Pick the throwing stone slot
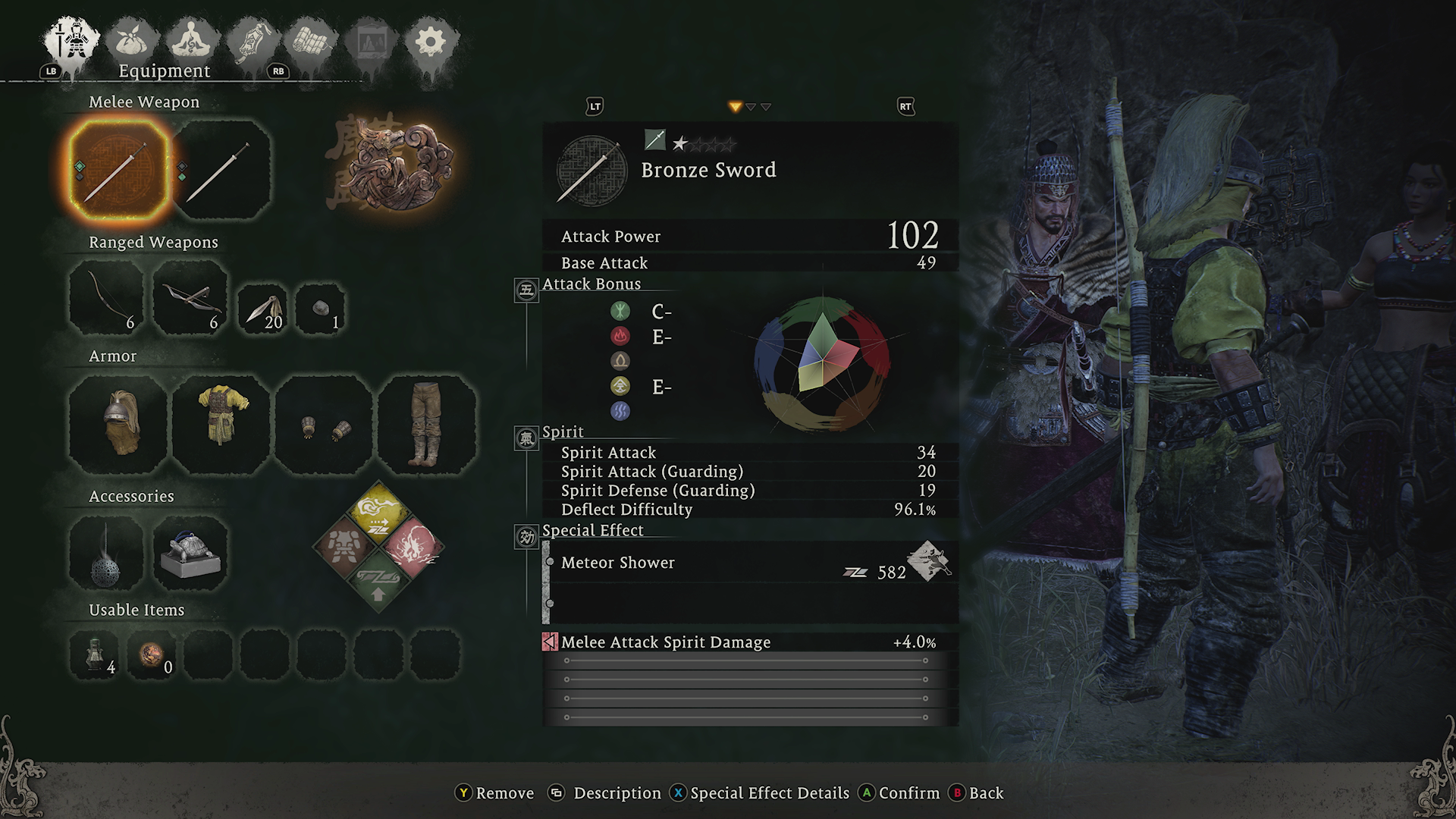 321,309
